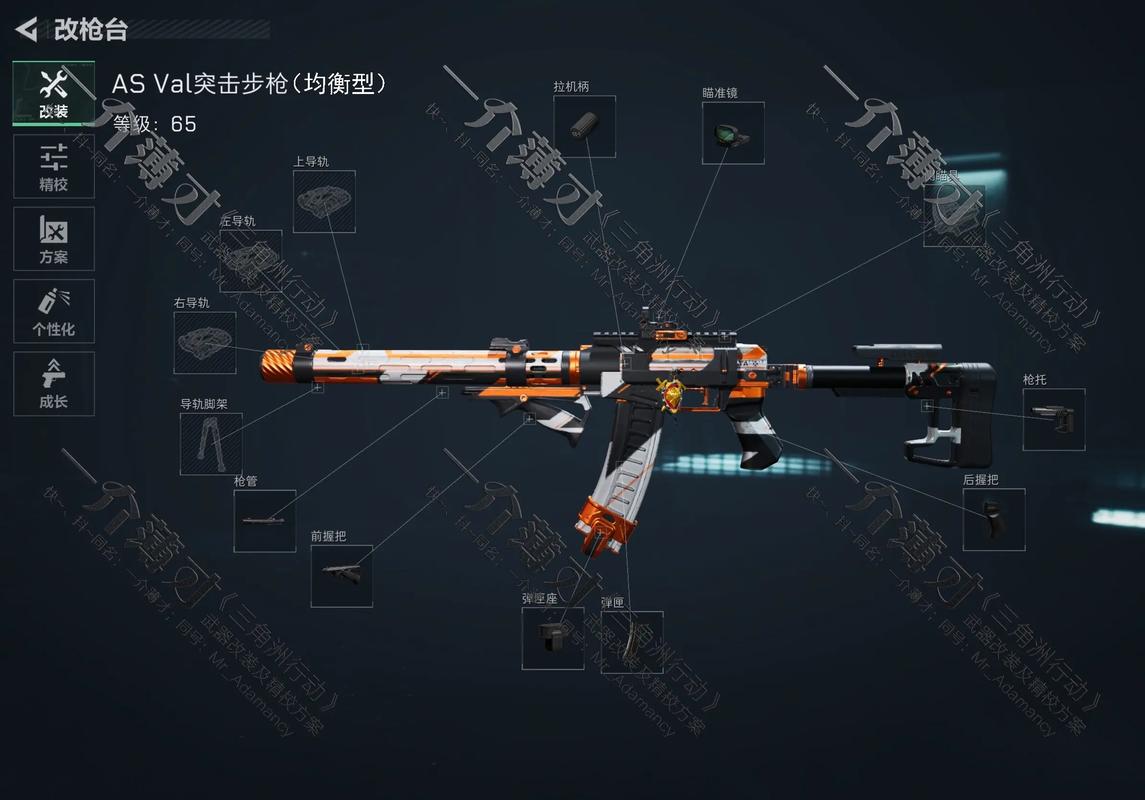Choose the 左导轨 attachment slot
Screen dimensions: 1145x800
point(250,261)
